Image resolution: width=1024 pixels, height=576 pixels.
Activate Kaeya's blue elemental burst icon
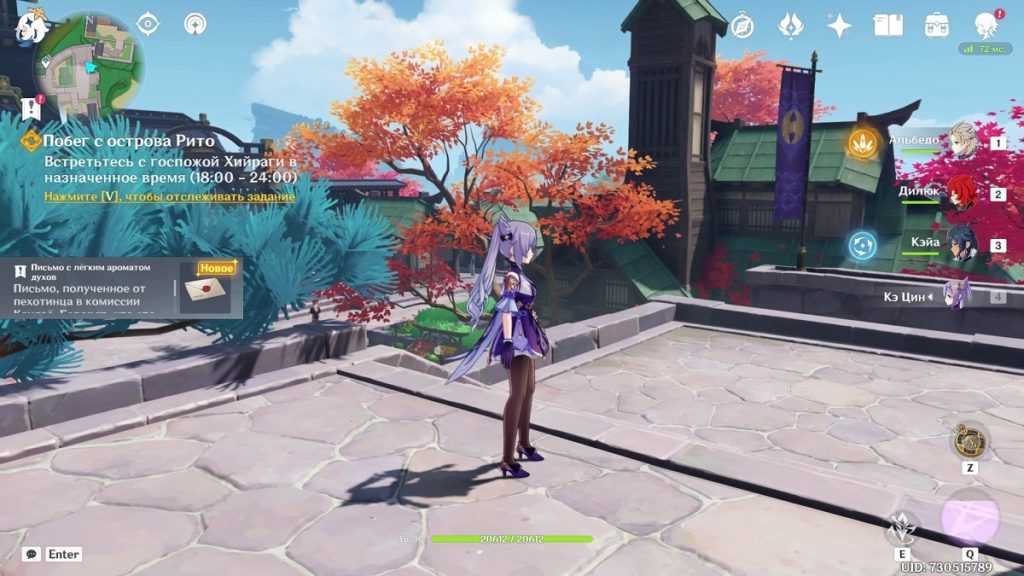[x=862, y=244]
